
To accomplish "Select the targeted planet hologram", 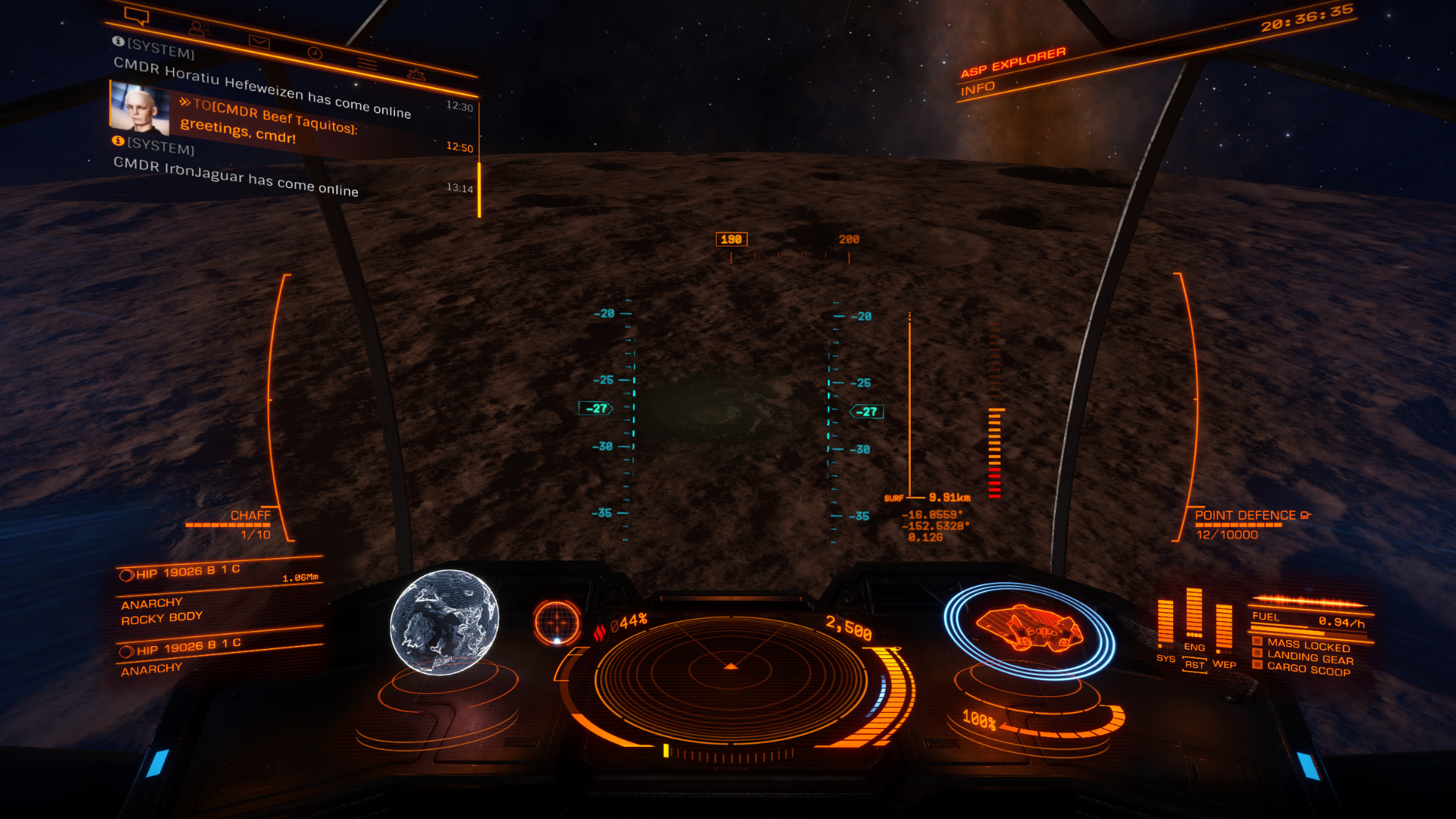I will click(x=444, y=622).
